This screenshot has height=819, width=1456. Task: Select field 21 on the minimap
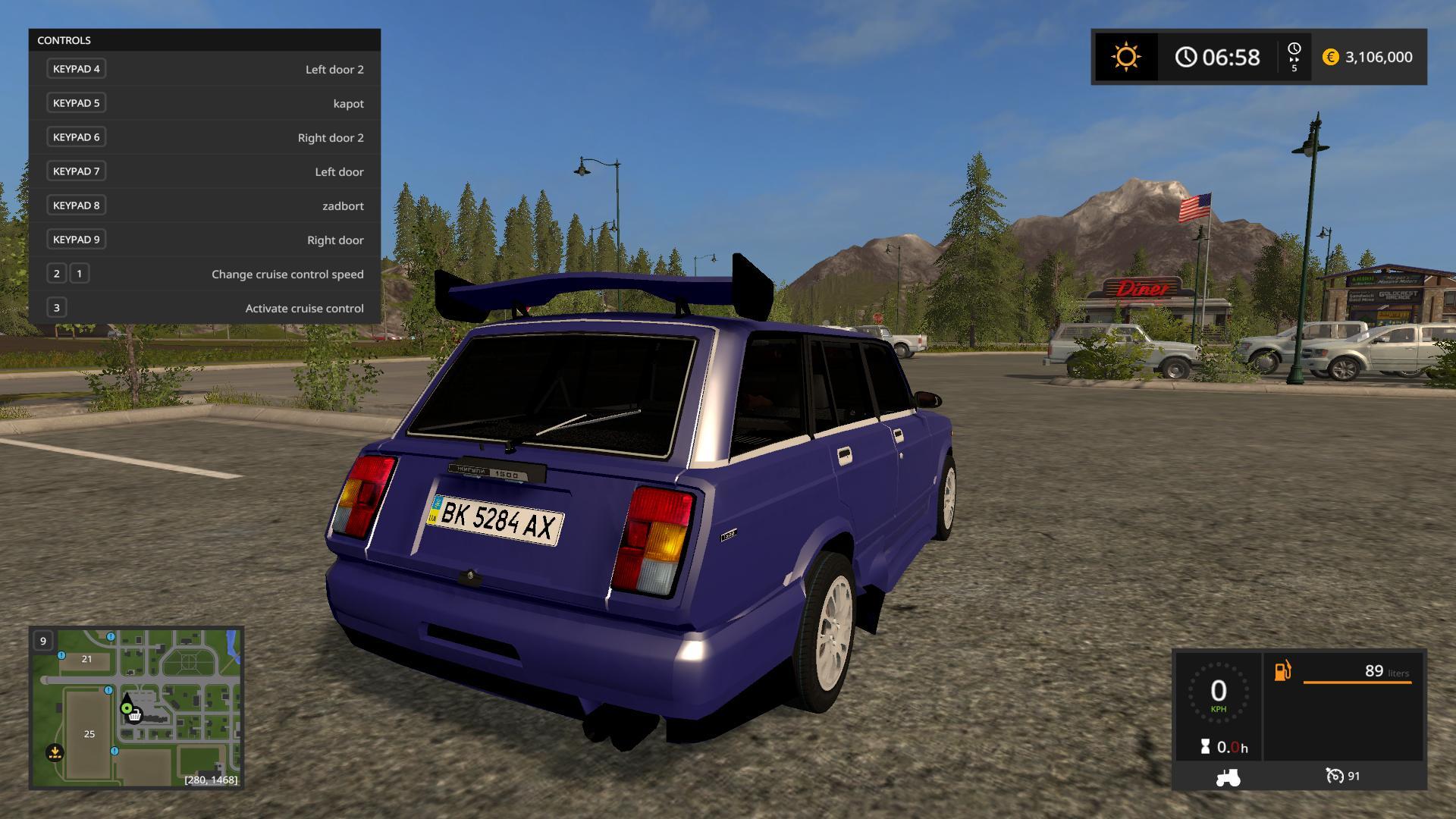[86, 659]
